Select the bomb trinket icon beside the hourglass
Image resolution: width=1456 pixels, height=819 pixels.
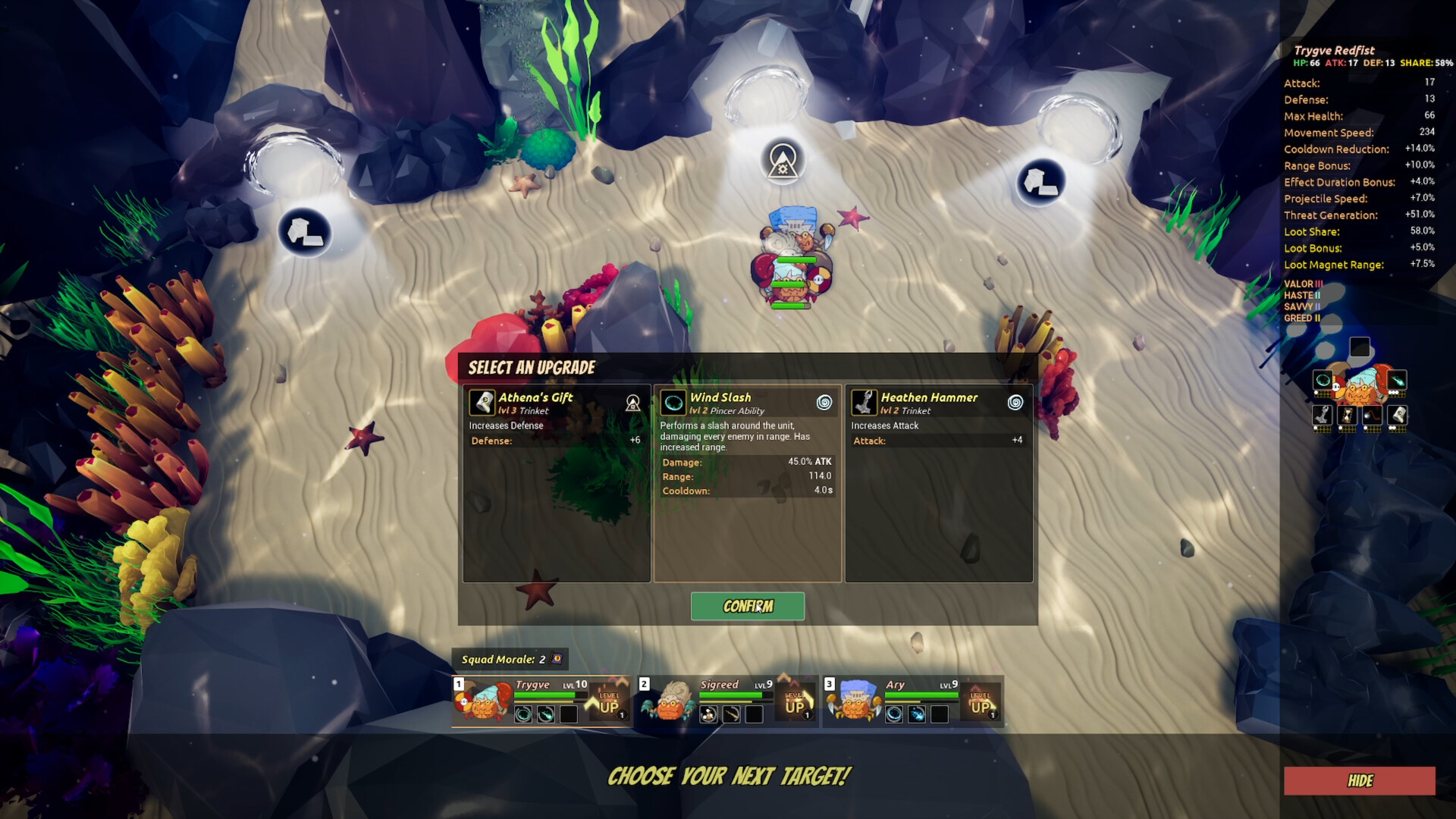1372,415
